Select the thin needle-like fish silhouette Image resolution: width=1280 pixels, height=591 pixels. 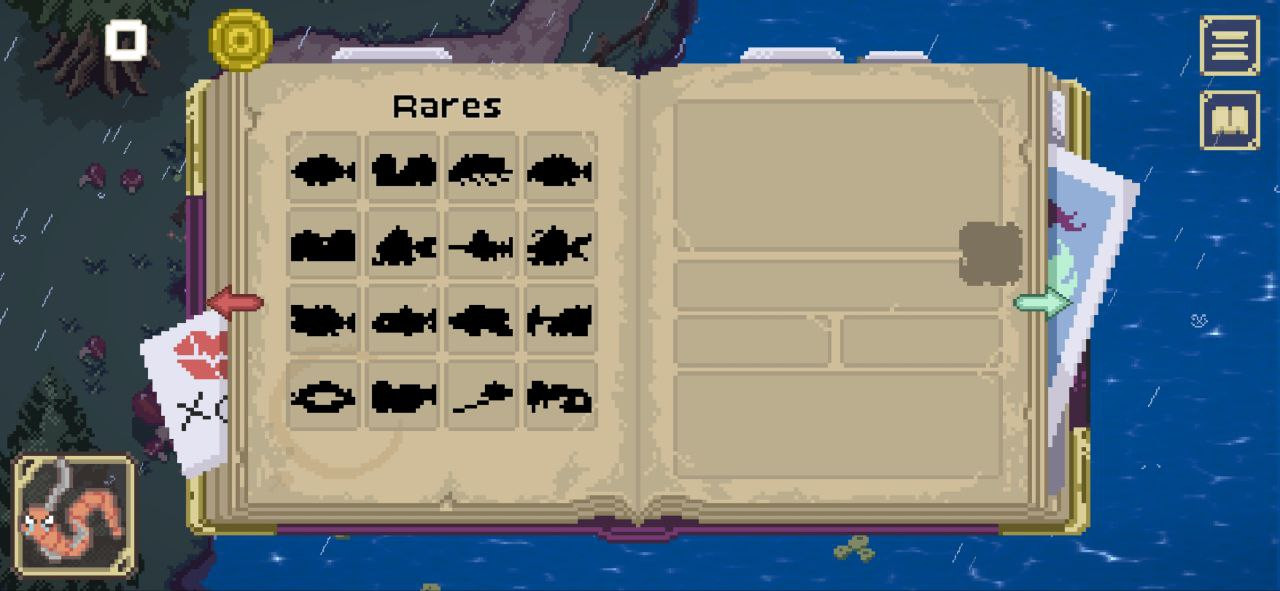pos(481,398)
